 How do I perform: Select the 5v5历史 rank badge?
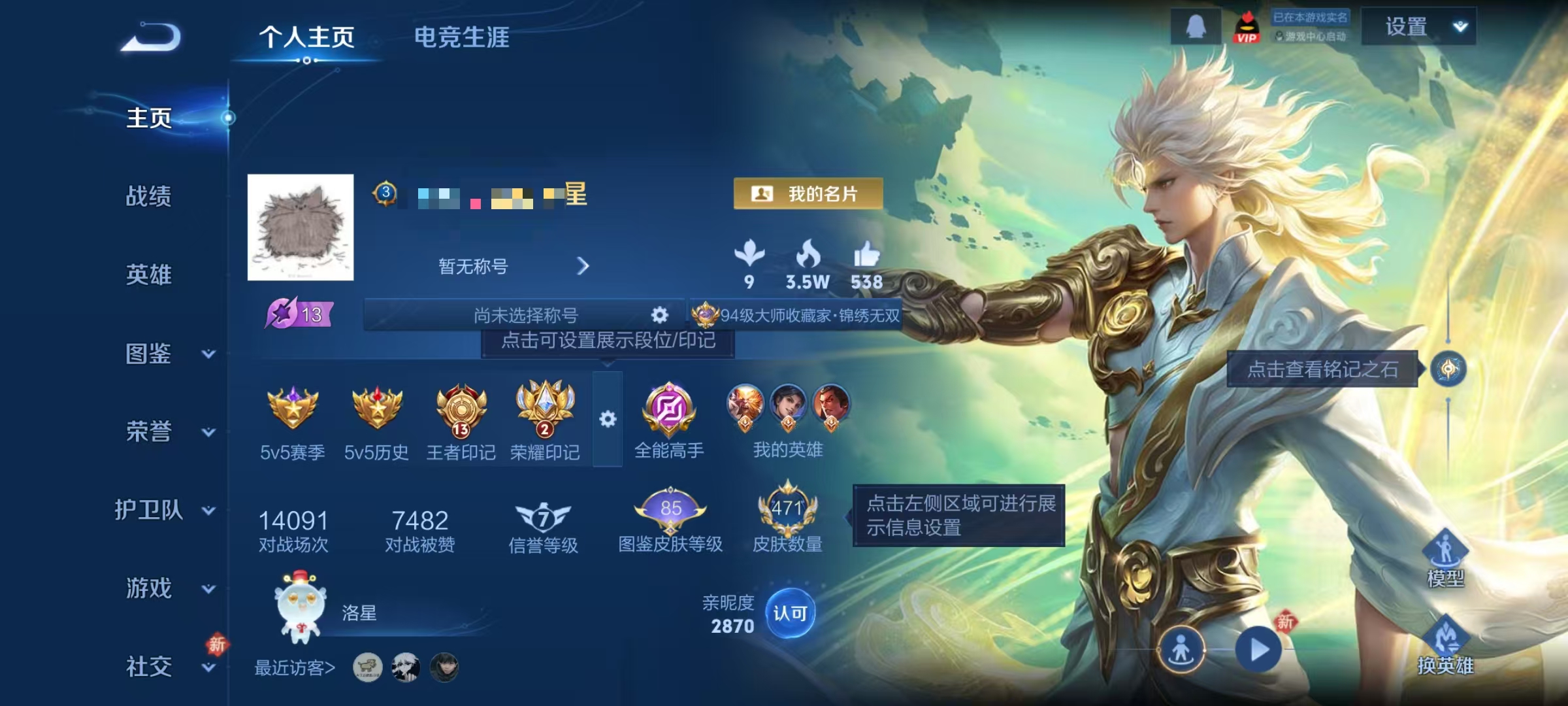pyautogui.click(x=377, y=409)
